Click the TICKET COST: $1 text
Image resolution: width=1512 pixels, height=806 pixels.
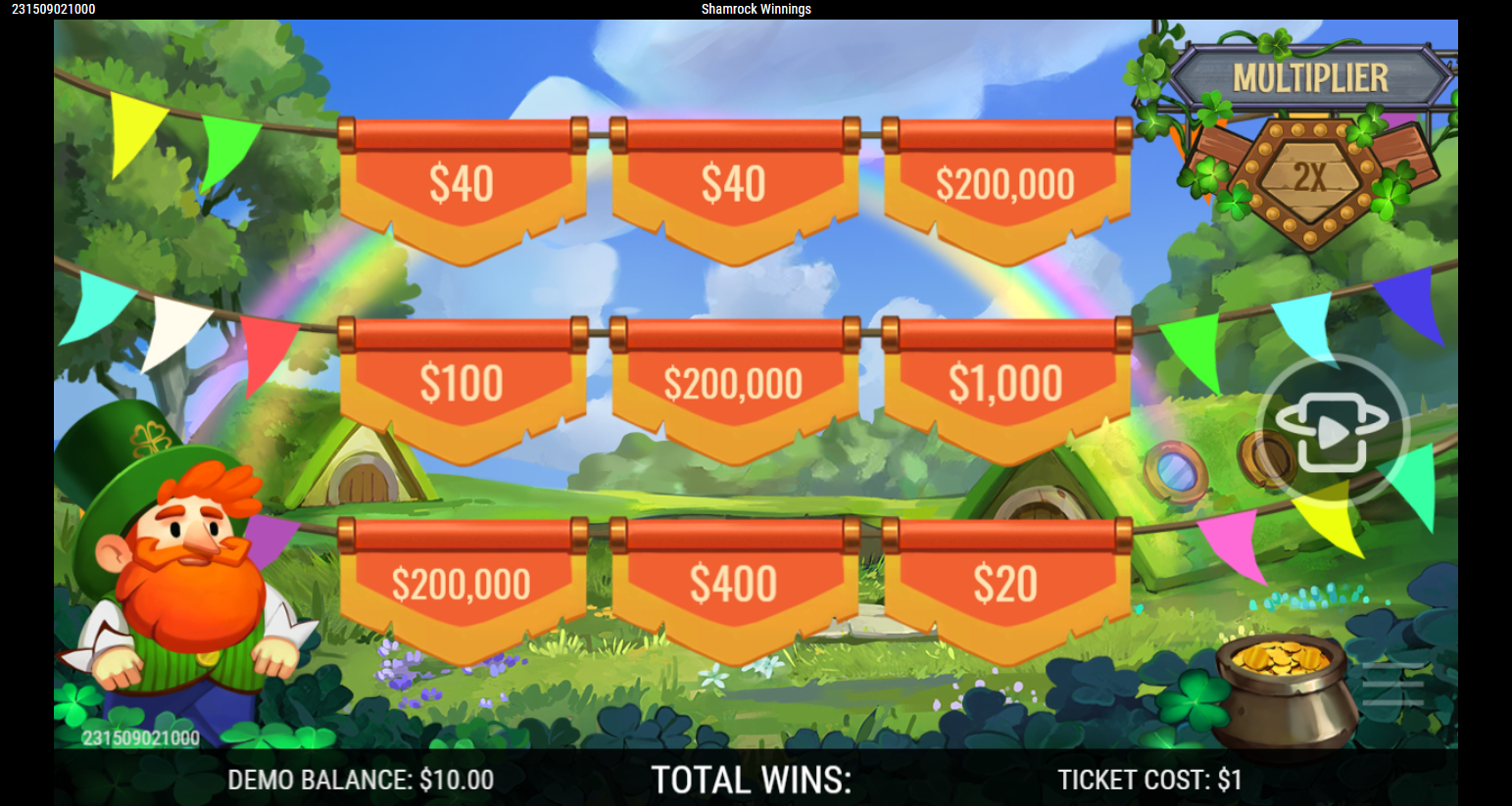pyautogui.click(x=1147, y=780)
